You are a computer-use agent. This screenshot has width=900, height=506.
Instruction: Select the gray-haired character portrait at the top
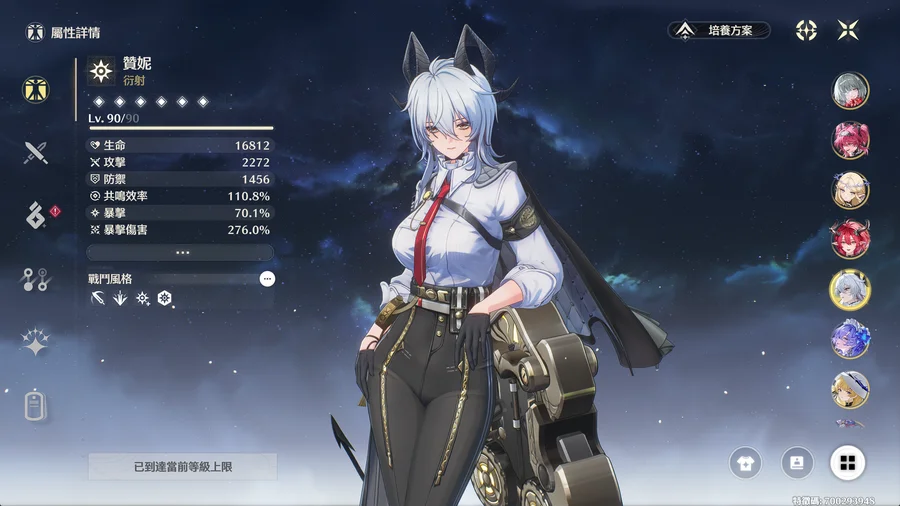click(850, 90)
